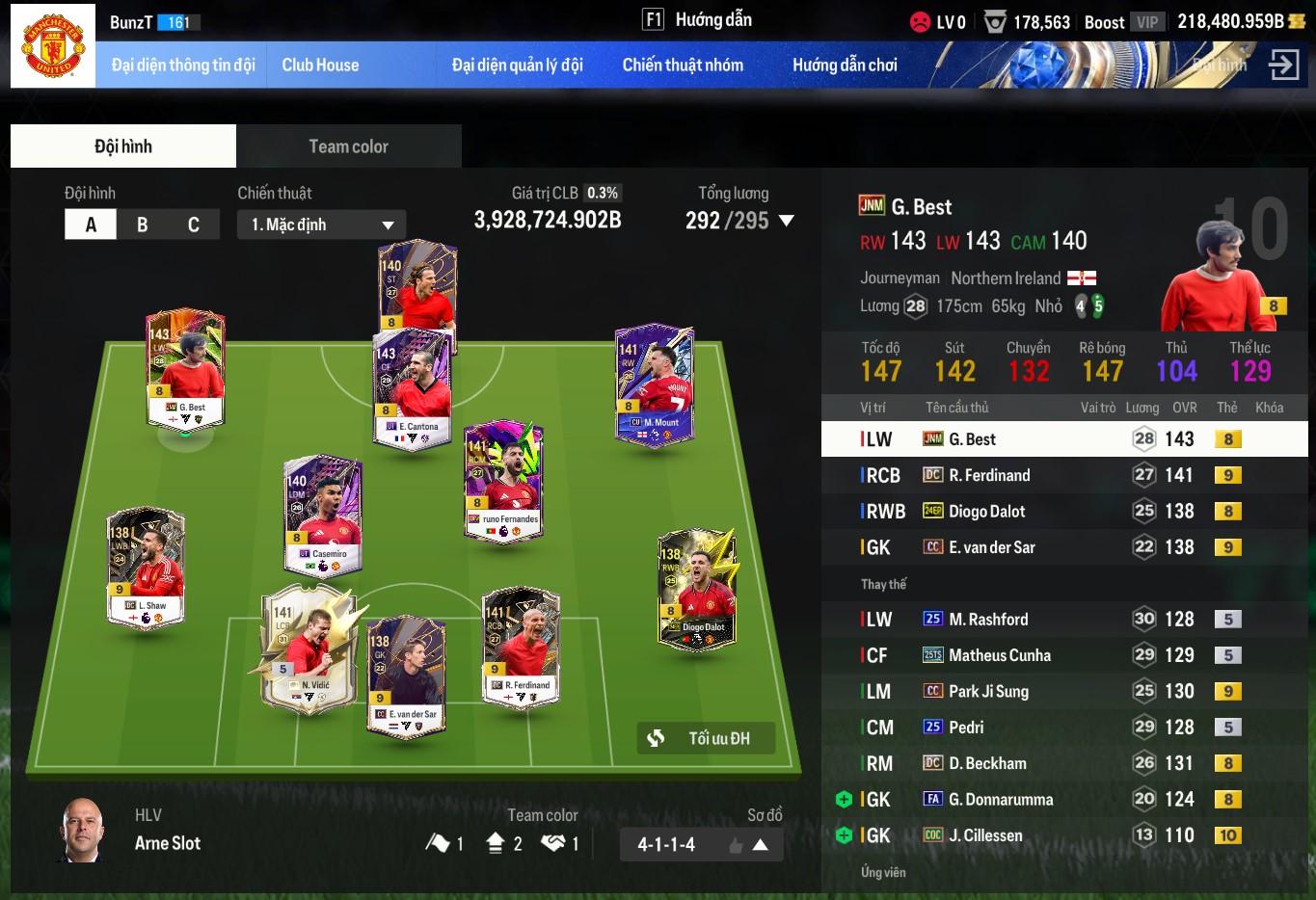Open Đại diện quản lý đội menu
Viewport: 1316px width, 900px height.
pos(517,66)
